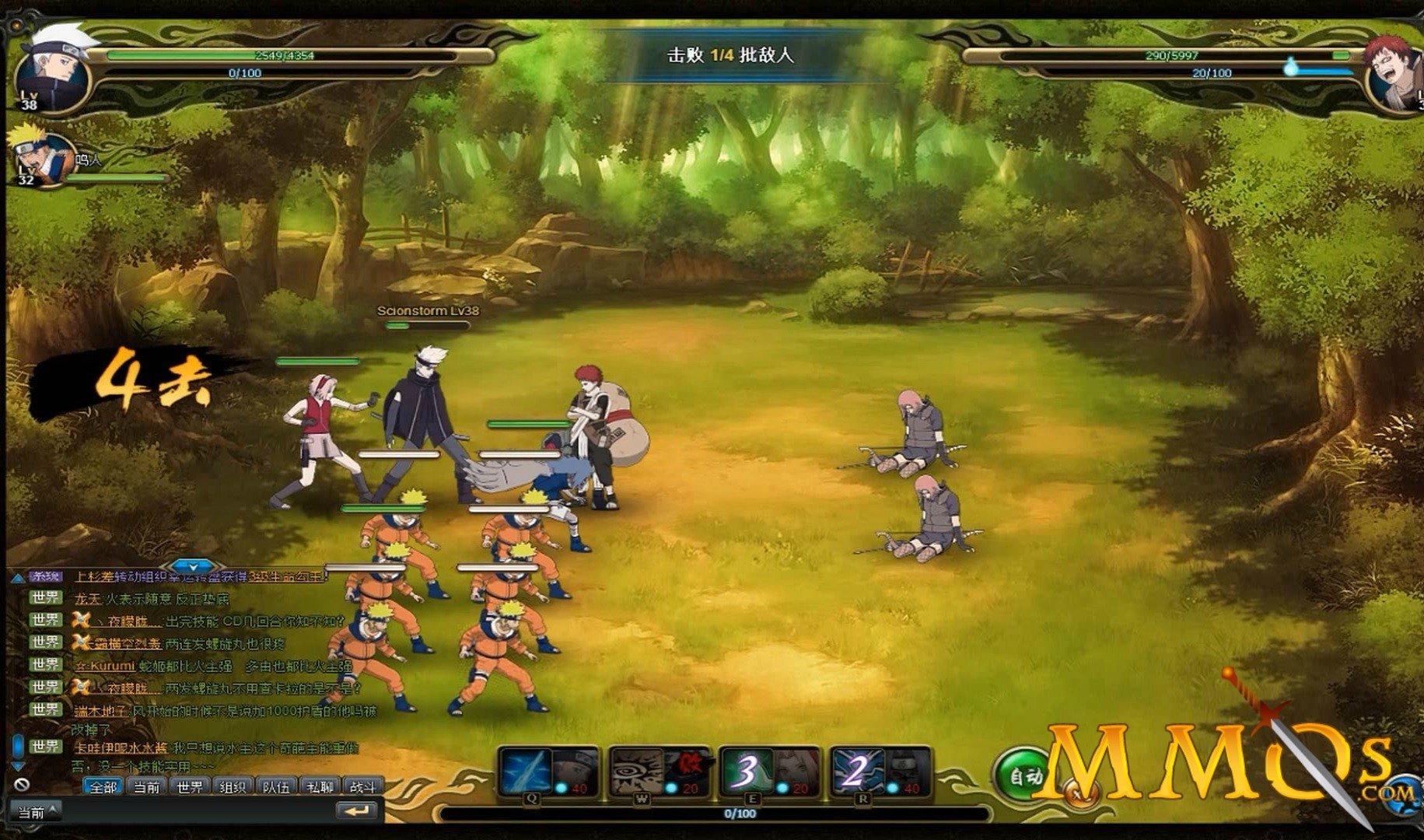This screenshot has height=840, width=1424.
Task: Open the 当前 chat channel dropdown
Action: 38,812
